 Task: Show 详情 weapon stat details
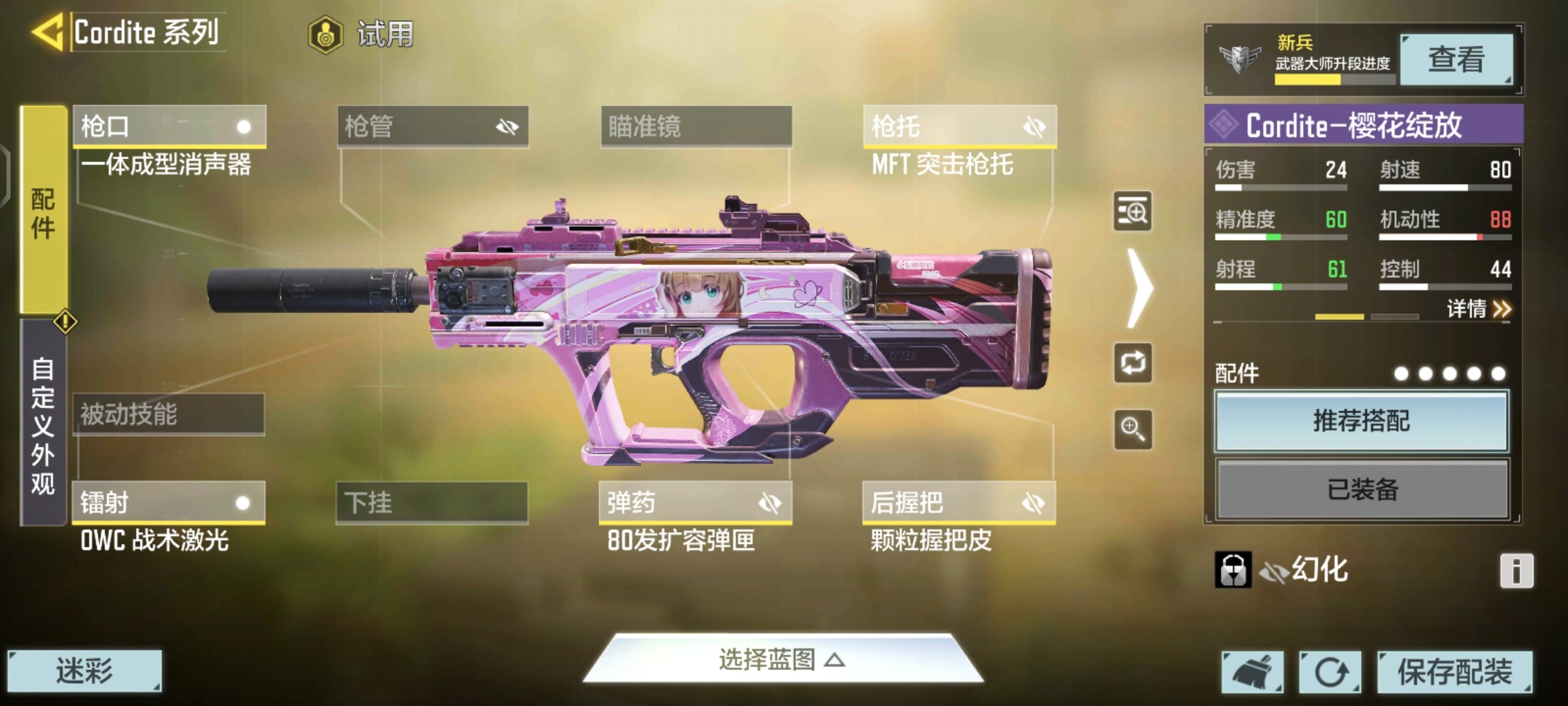[x=1478, y=309]
